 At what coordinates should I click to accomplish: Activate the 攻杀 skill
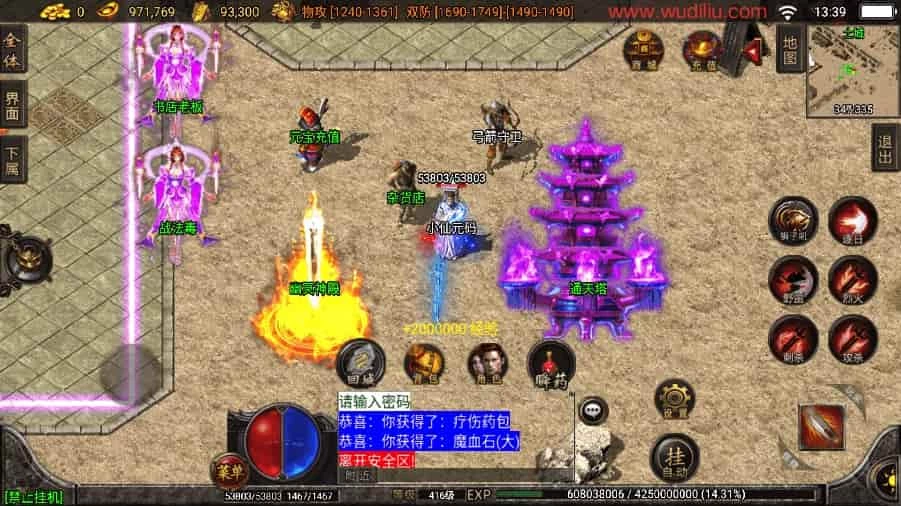pyautogui.click(x=852, y=339)
